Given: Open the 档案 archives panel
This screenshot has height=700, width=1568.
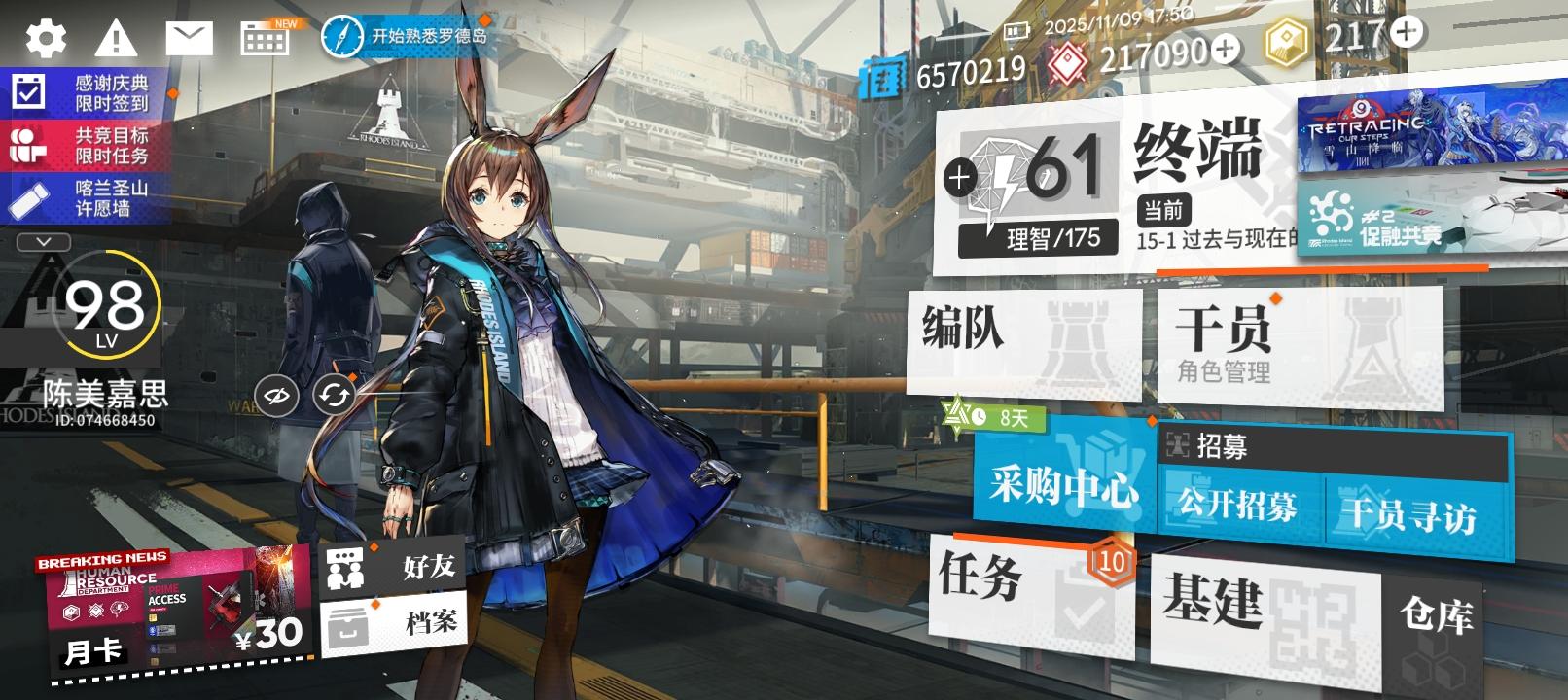Looking at the screenshot, I should tap(389, 622).
